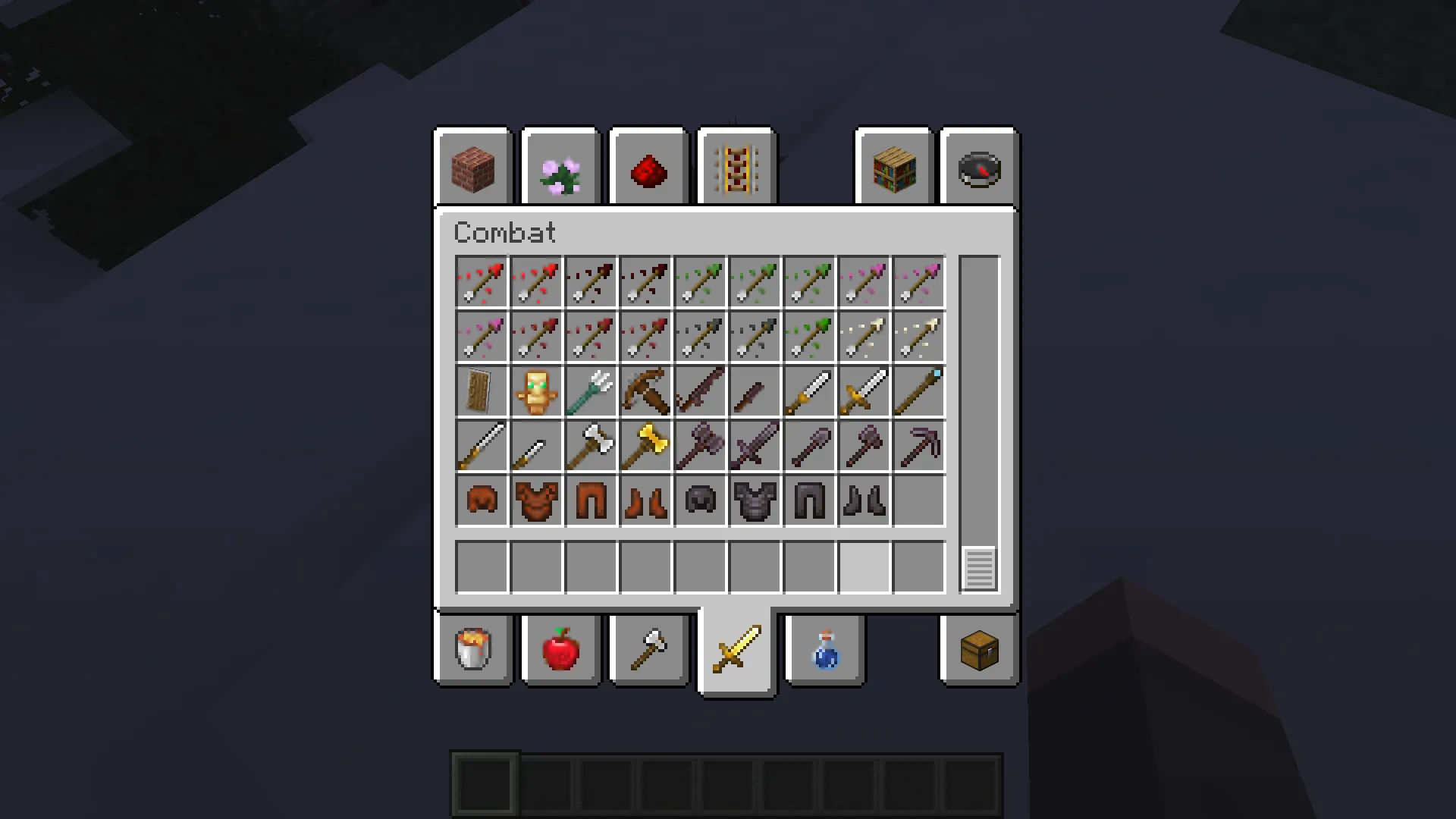Select the netherite shovel
Image resolution: width=1456 pixels, height=819 pixels.
coord(808,445)
